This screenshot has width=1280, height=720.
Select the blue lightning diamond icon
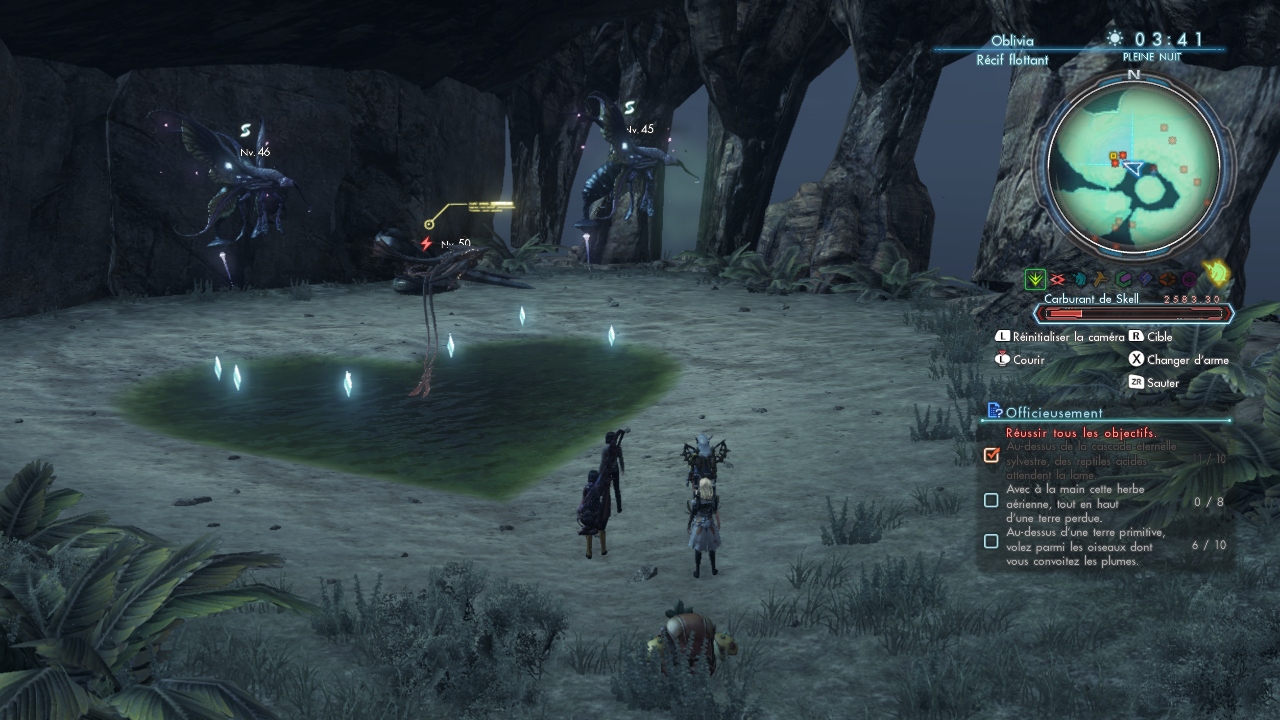(1146, 280)
